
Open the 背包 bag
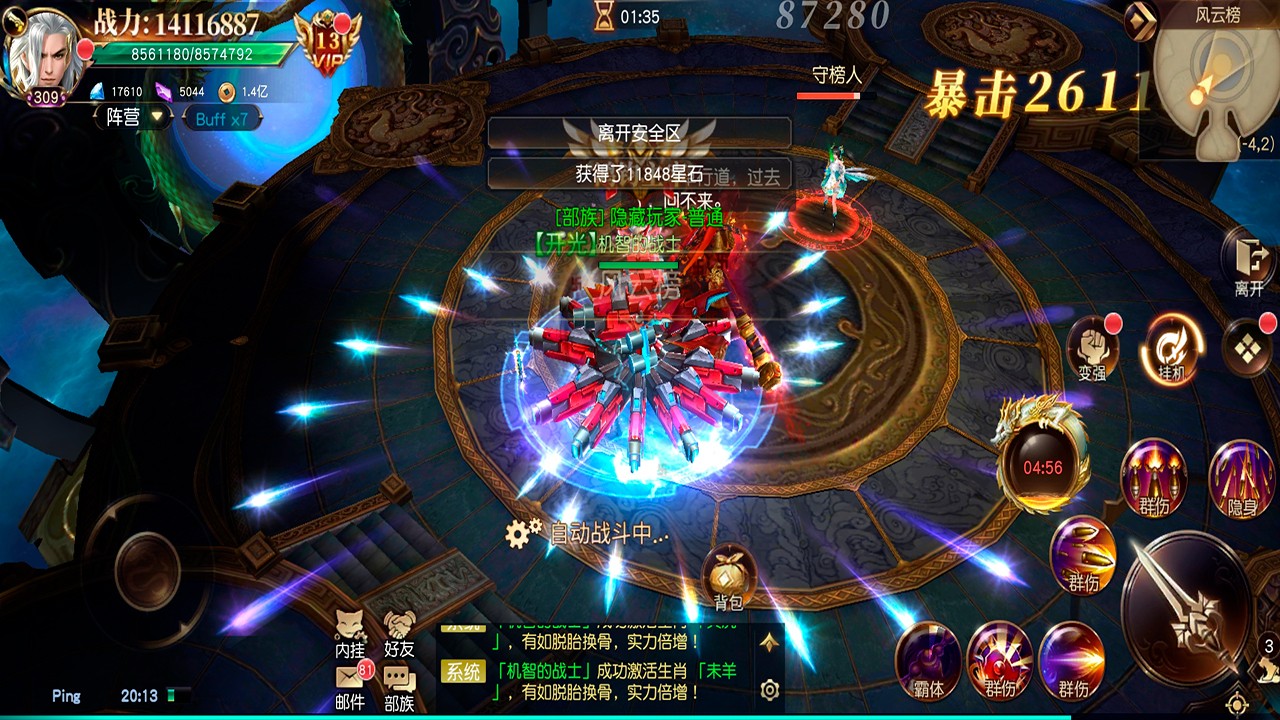[x=728, y=577]
